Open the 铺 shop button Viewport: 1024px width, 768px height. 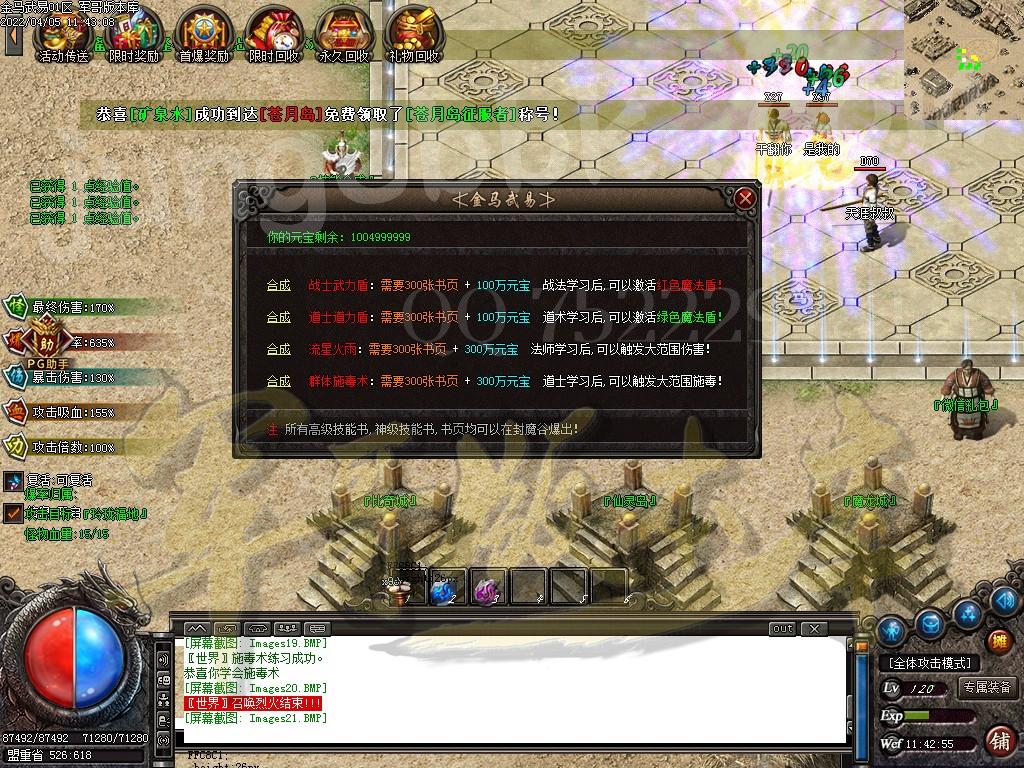[x=998, y=741]
